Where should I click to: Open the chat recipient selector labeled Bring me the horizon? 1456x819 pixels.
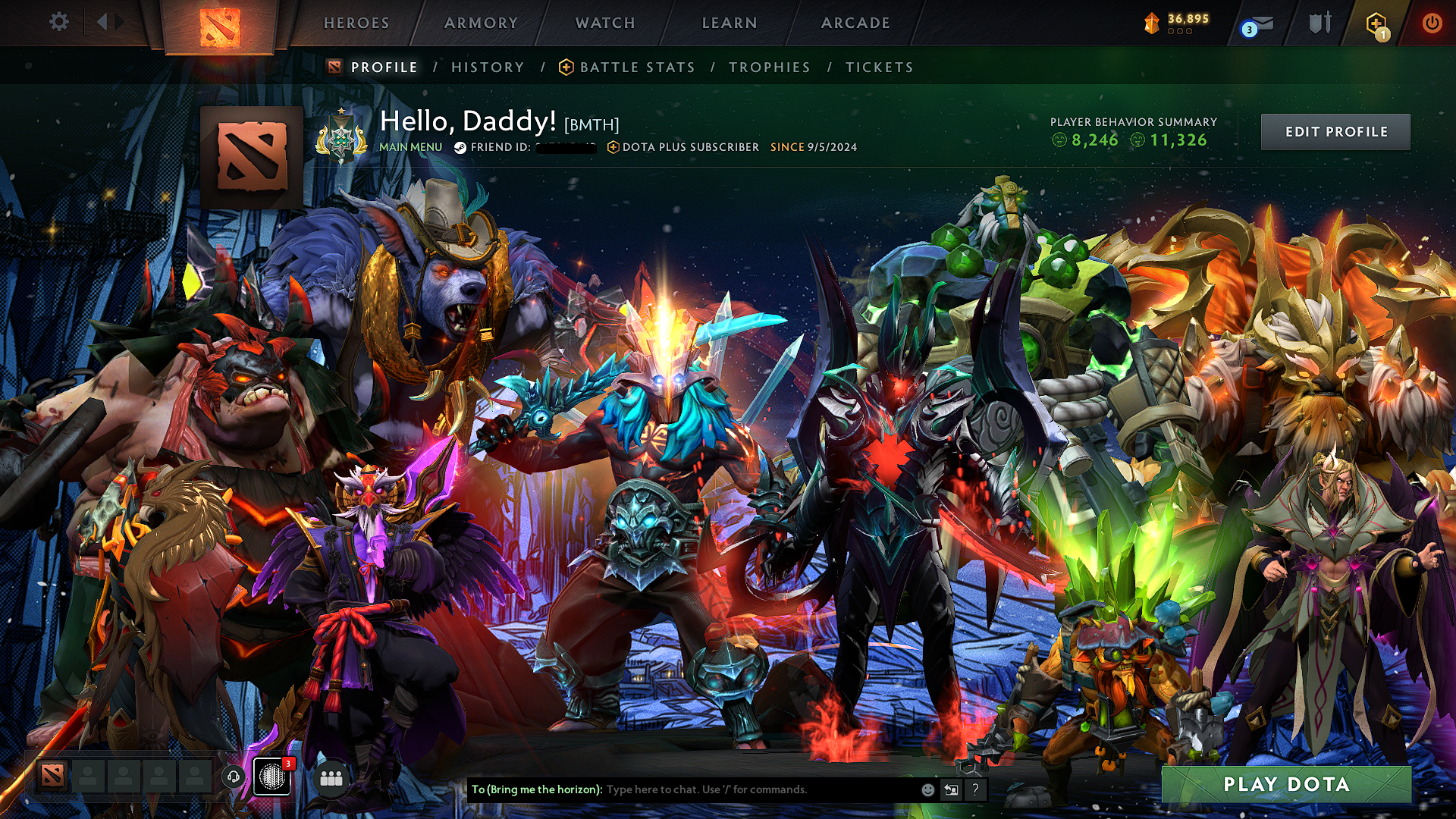[x=535, y=789]
